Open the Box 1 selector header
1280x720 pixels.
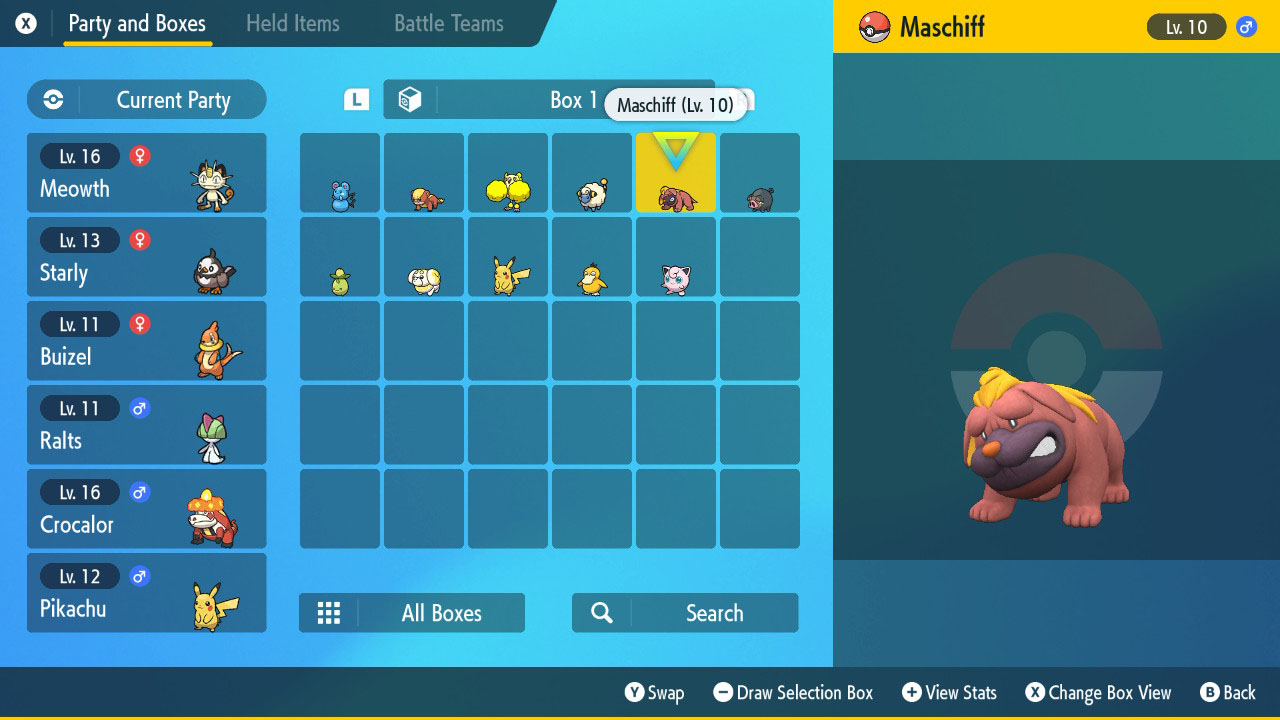click(x=575, y=100)
